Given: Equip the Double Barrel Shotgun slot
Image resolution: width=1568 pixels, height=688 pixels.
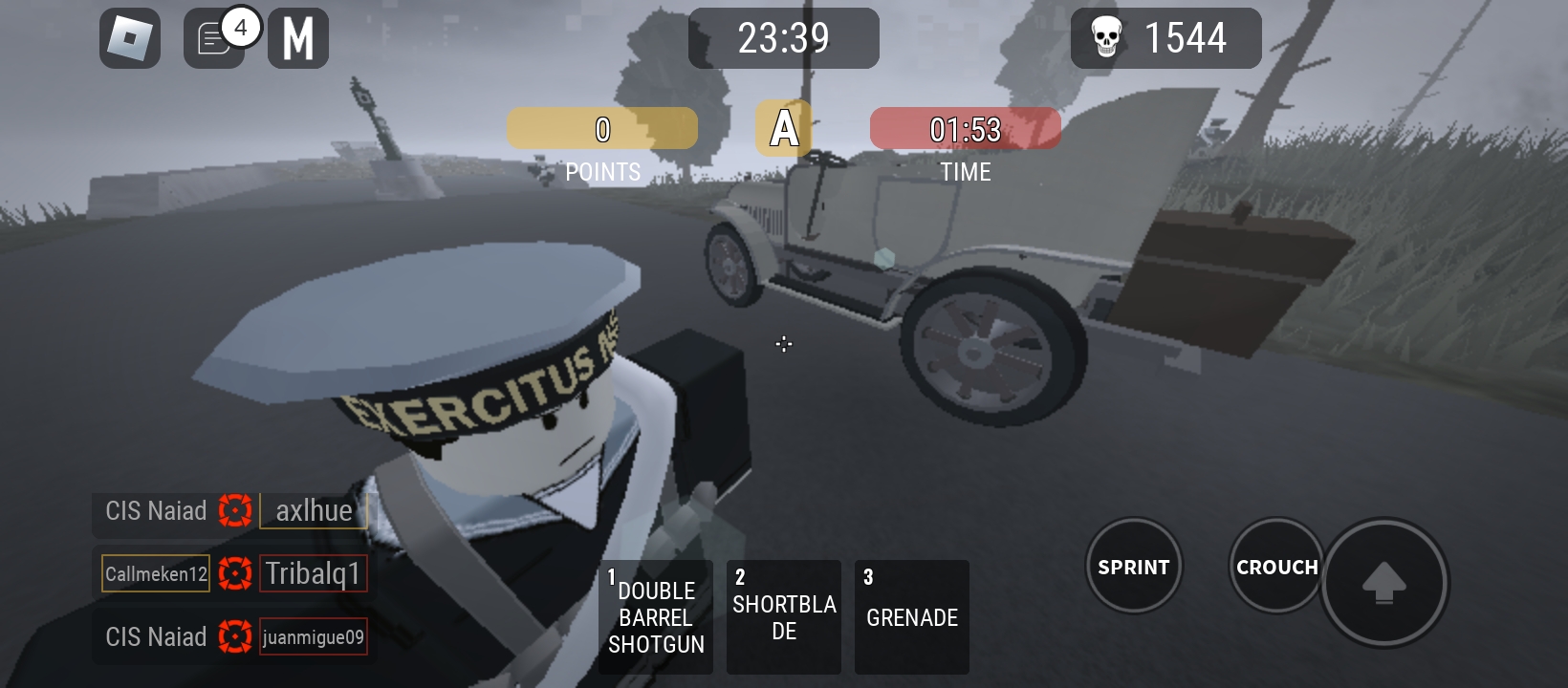Looking at the screenshot, I should coord(656,617).
